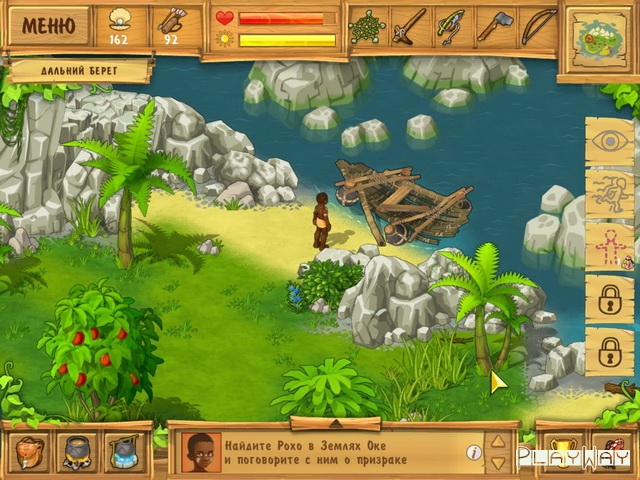This screenshot has height=480, width=640.
Task: Select the fishing rod tool
Action: [452, 26]
